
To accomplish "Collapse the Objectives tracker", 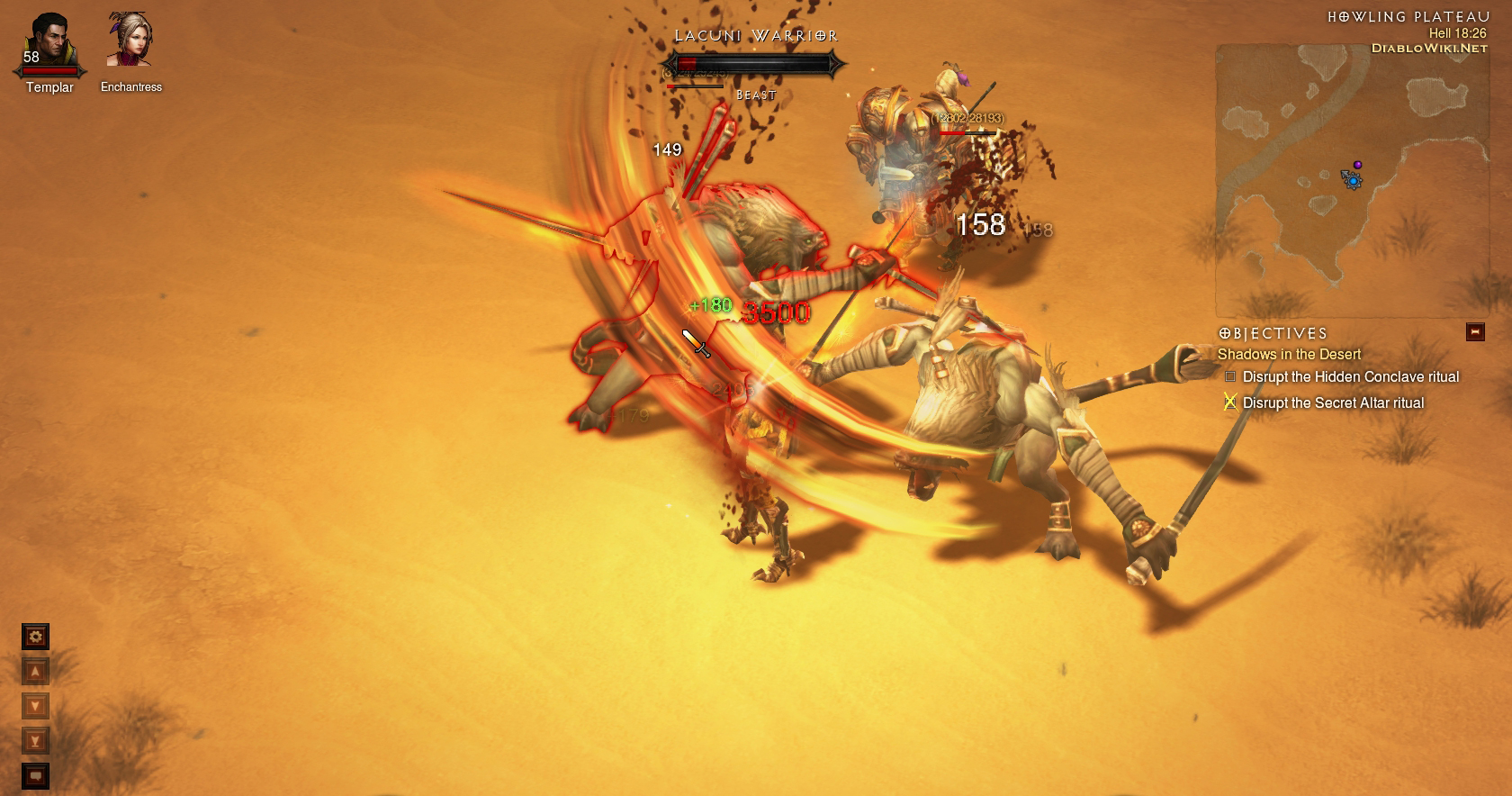I will [x=1475, y=332].
